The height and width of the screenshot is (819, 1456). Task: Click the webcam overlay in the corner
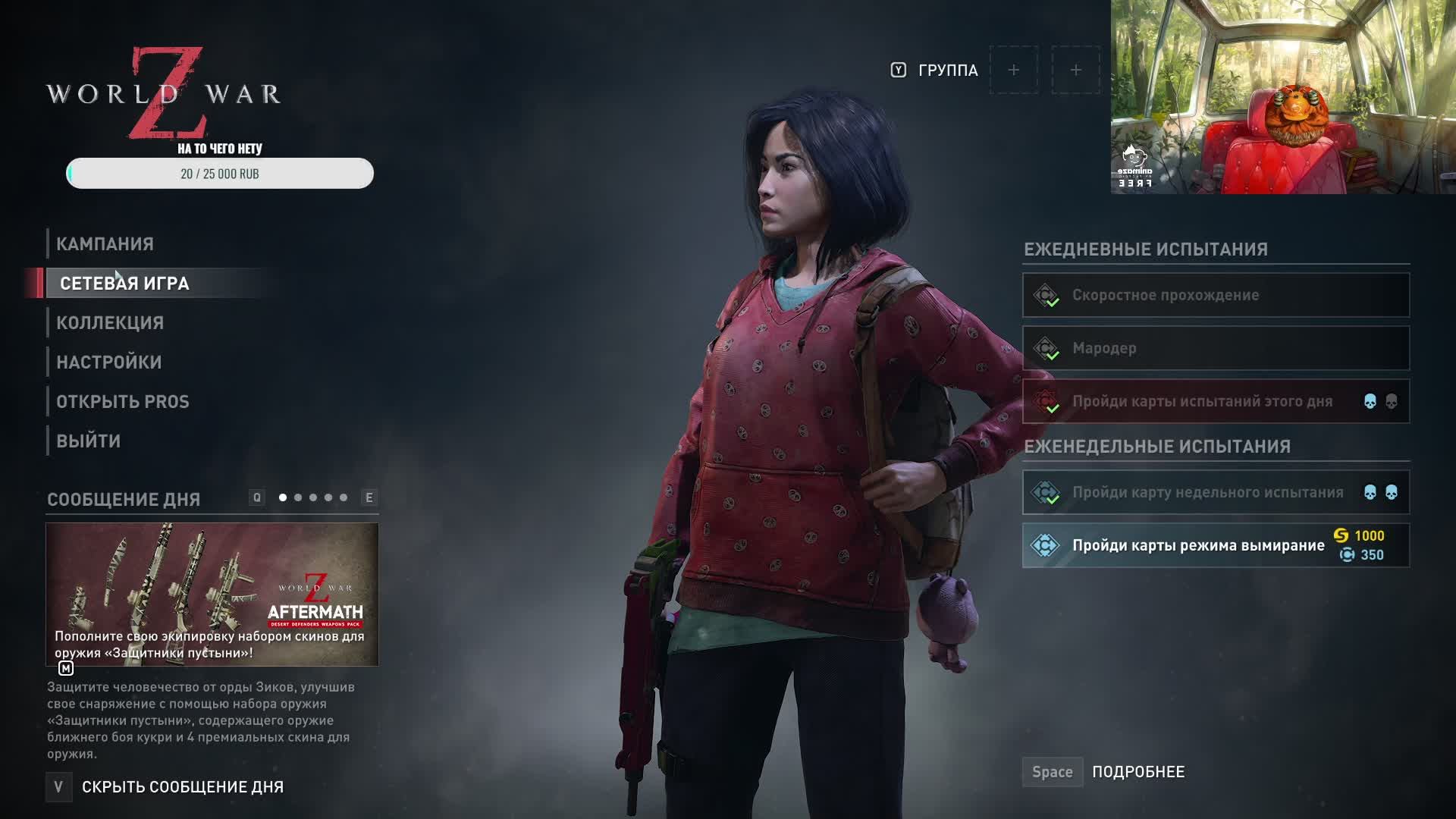1283,97
